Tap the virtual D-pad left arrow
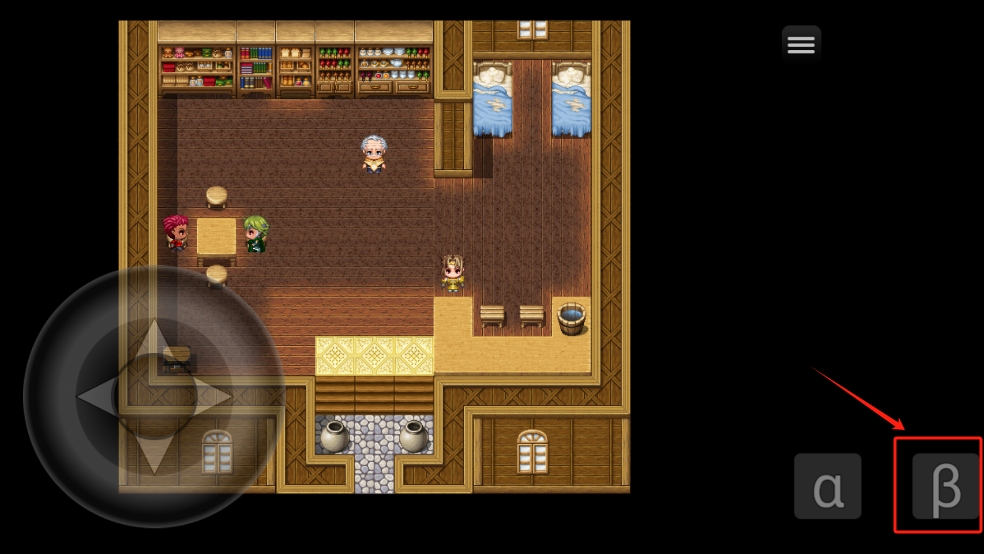The height and width of the screenshot is (554, 984). click(x=99, y=397)
